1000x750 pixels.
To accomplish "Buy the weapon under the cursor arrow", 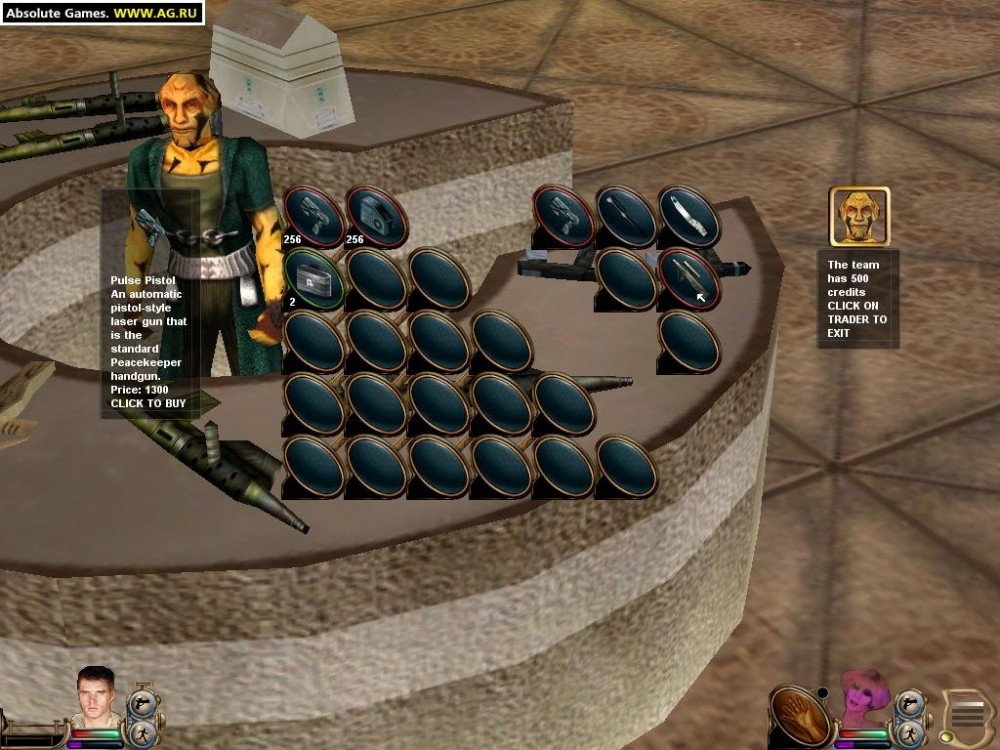I will click(x=689, y=278).
